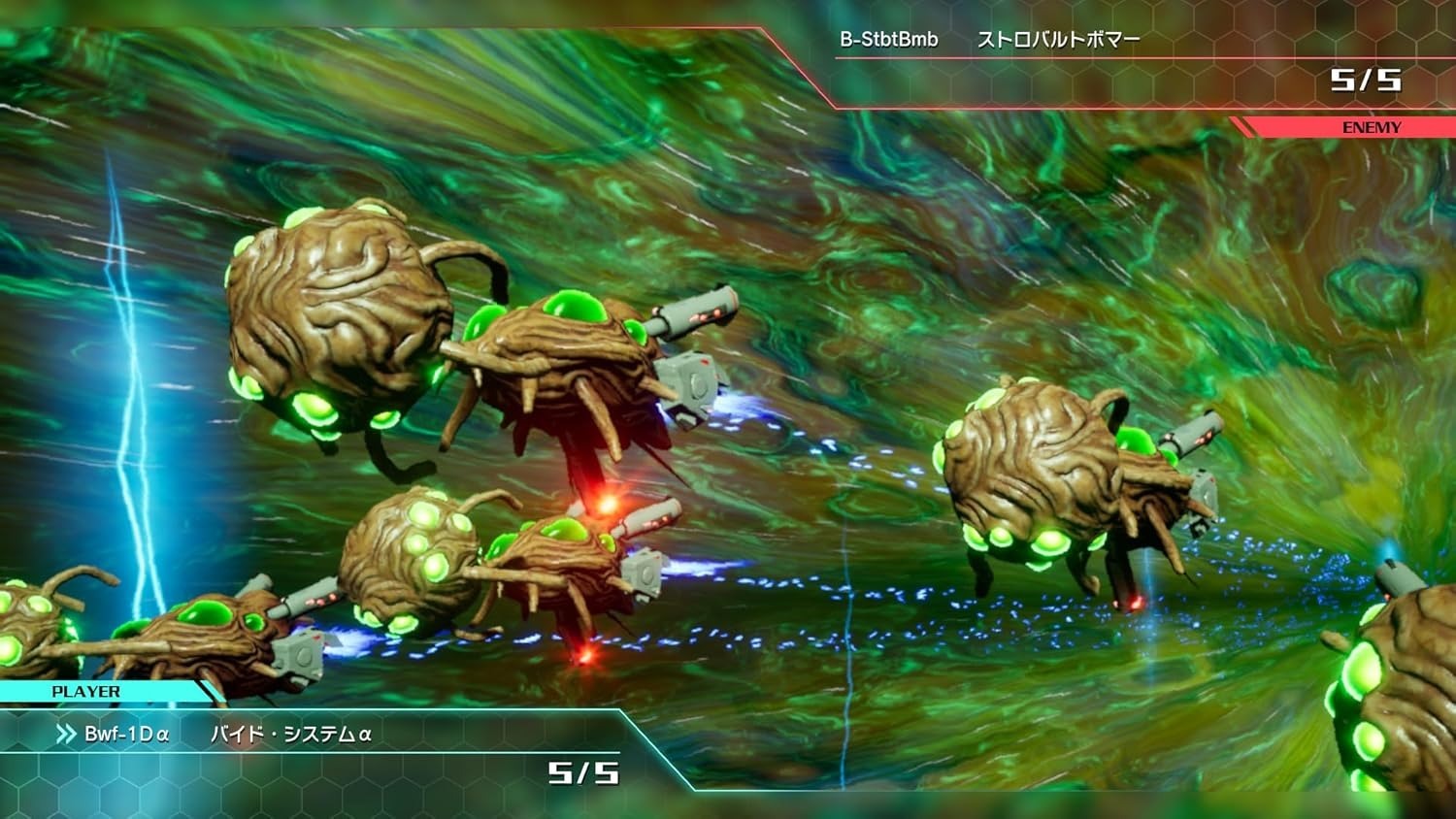
Task: Click the B-StbtBmb identifier text
Action: coord(889,40)
